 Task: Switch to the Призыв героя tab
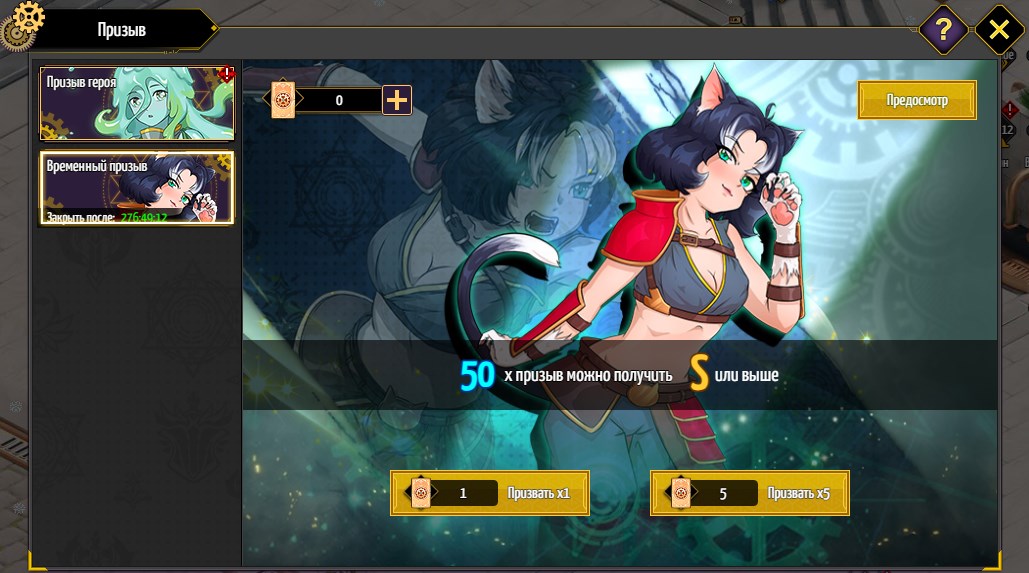(137, 104)
